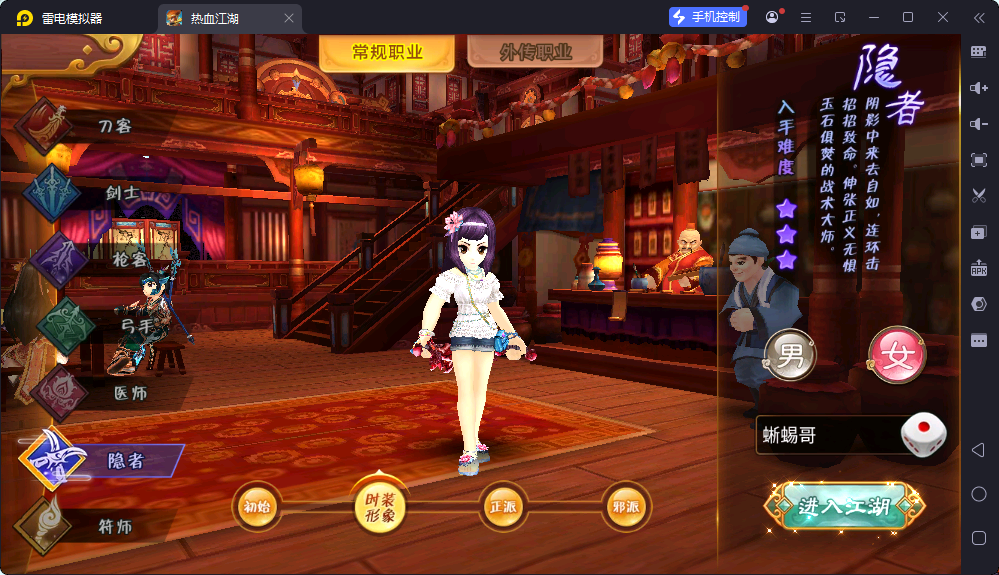Show the 初始 outfit preview
The width and height of the screenshot is (999, 575).
[x=257, y=507]
